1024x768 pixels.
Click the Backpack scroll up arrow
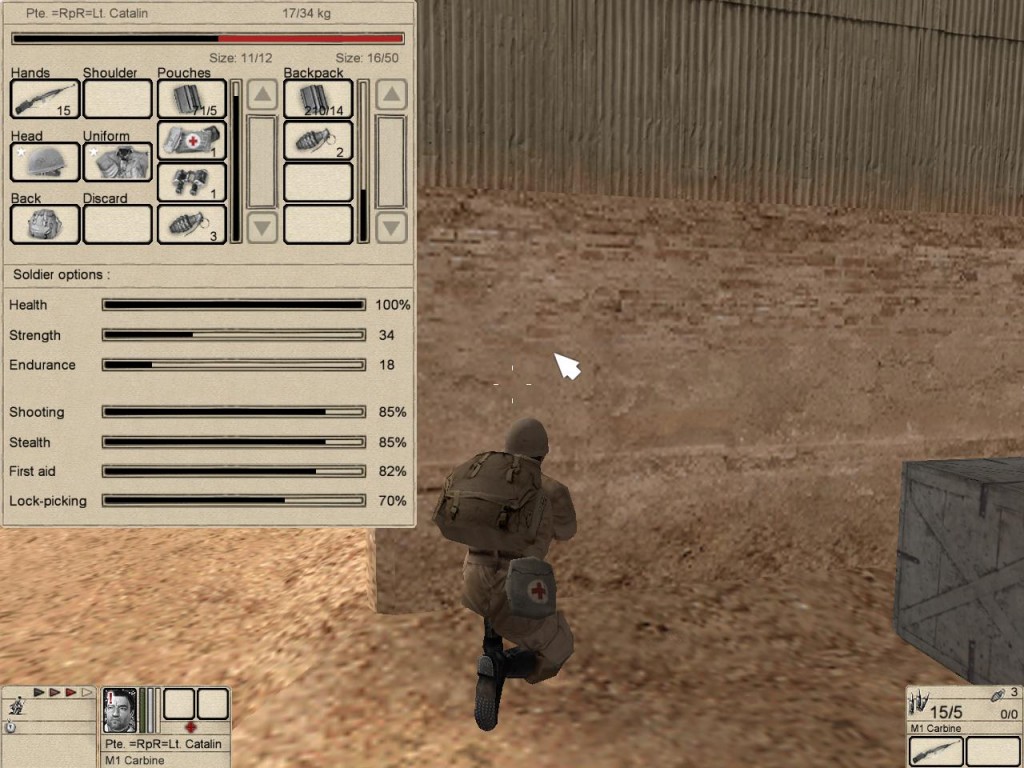[x=391, y=96]
